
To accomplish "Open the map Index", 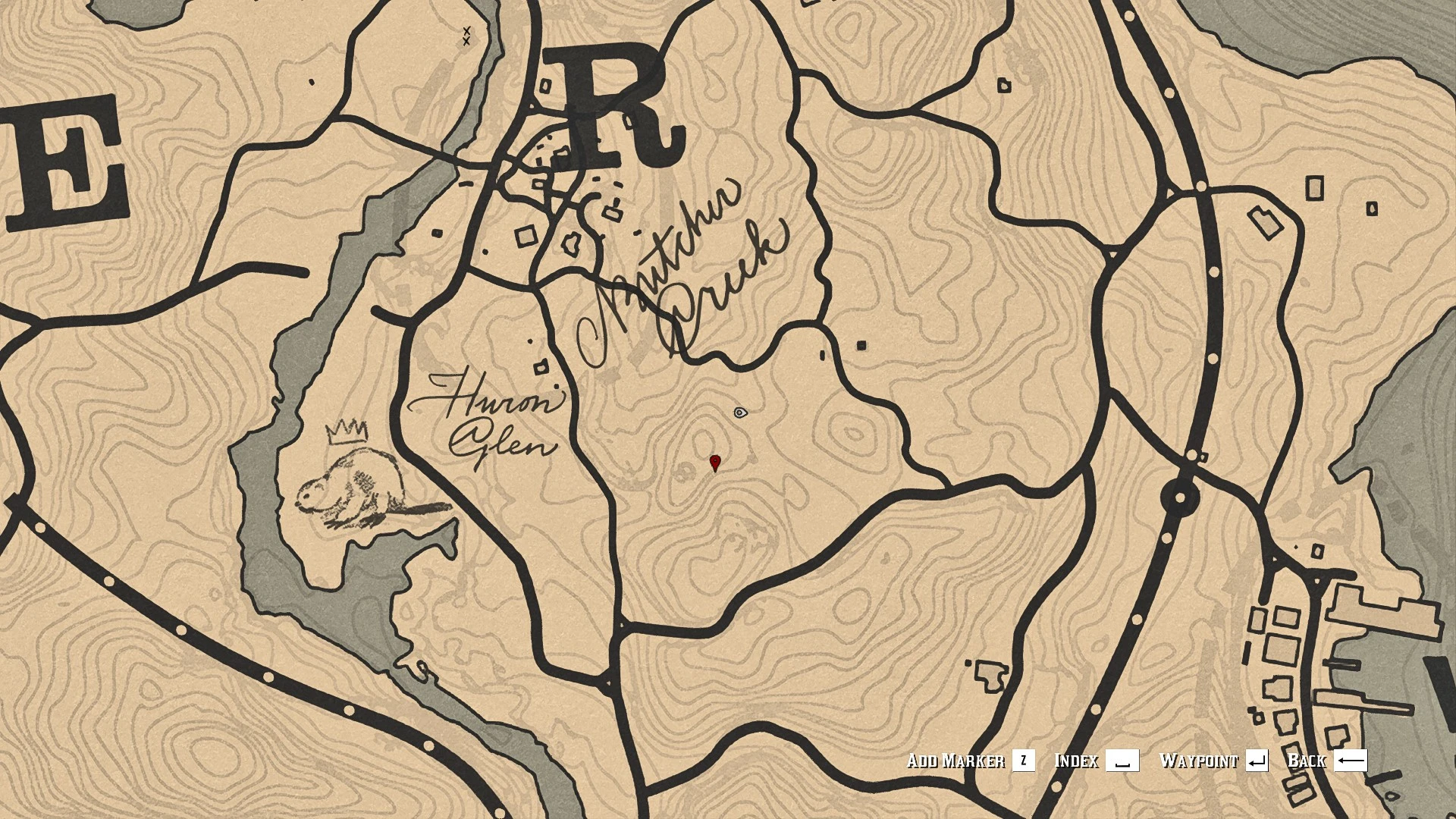I will point(1096,761).
